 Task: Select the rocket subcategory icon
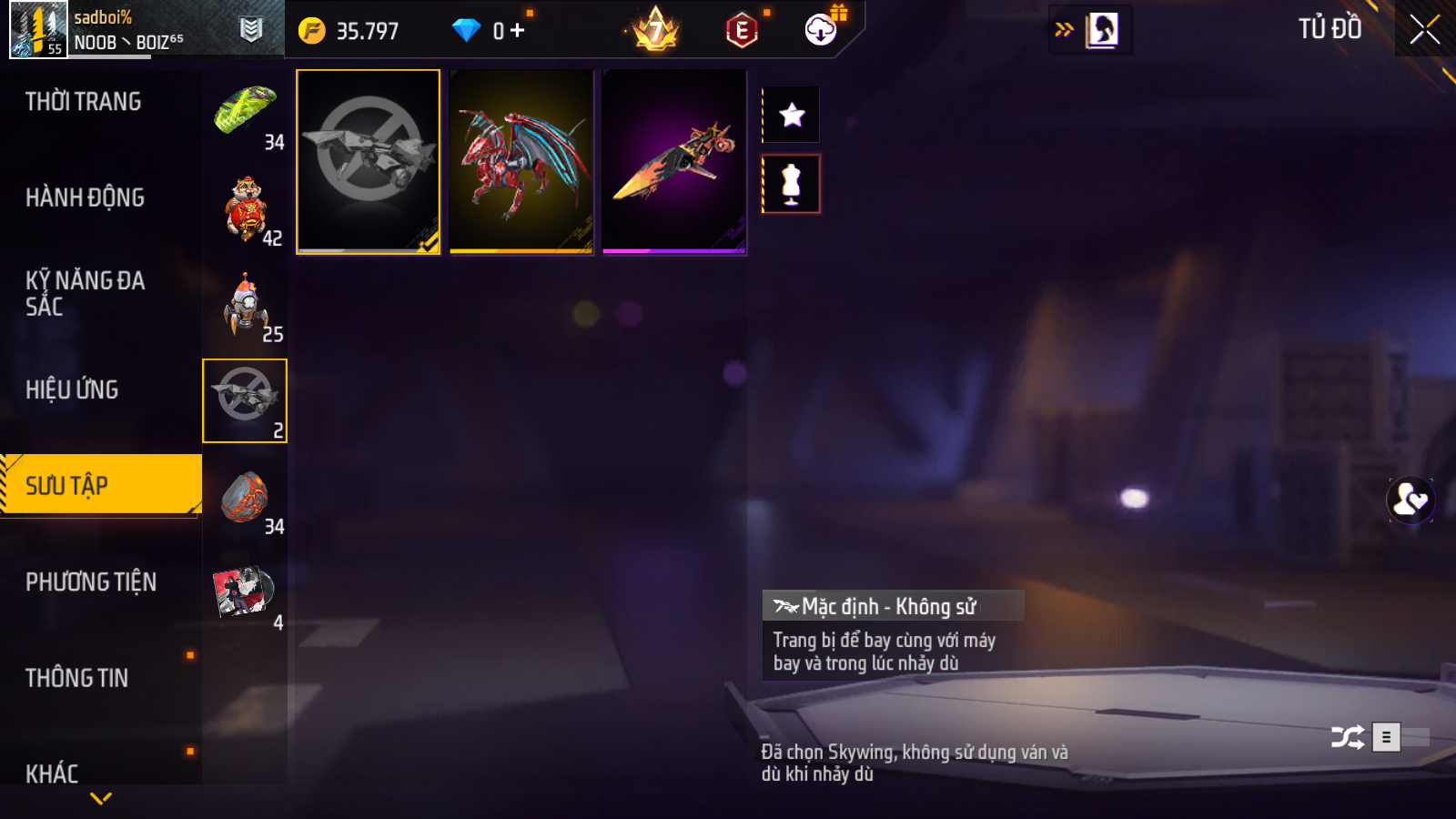(245, 306)
